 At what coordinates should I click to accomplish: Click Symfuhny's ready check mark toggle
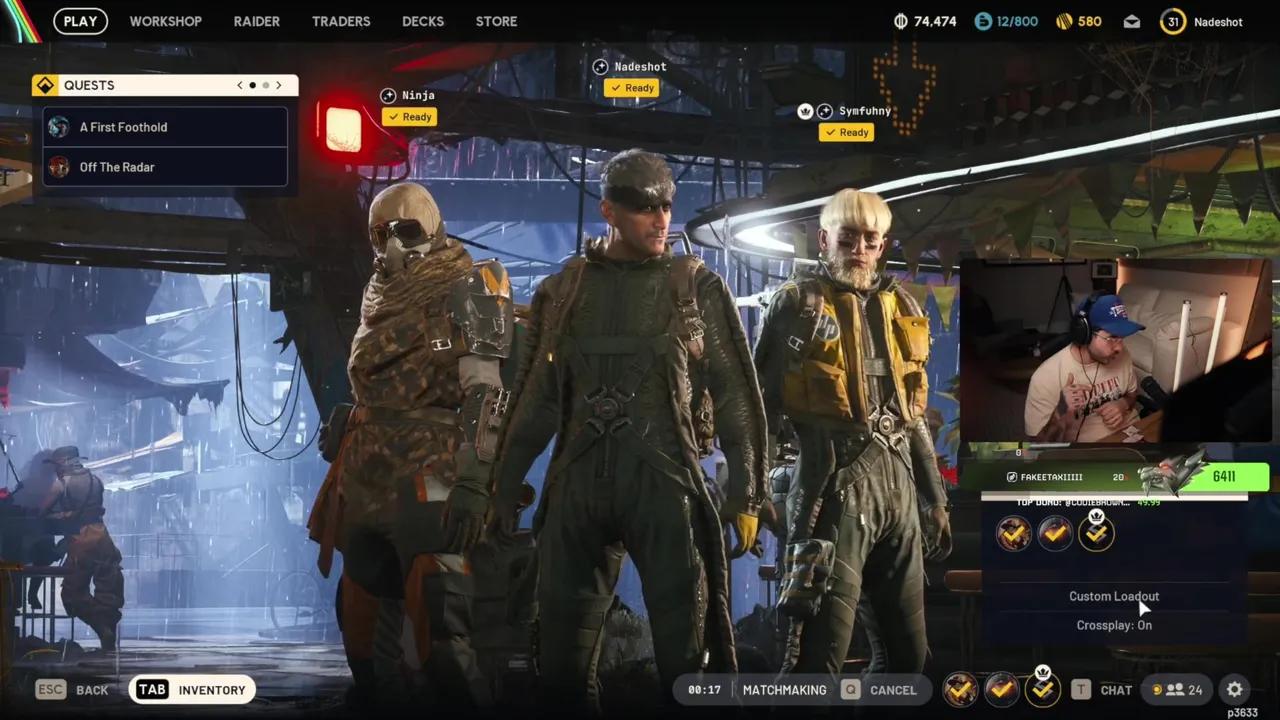(846, 132)
